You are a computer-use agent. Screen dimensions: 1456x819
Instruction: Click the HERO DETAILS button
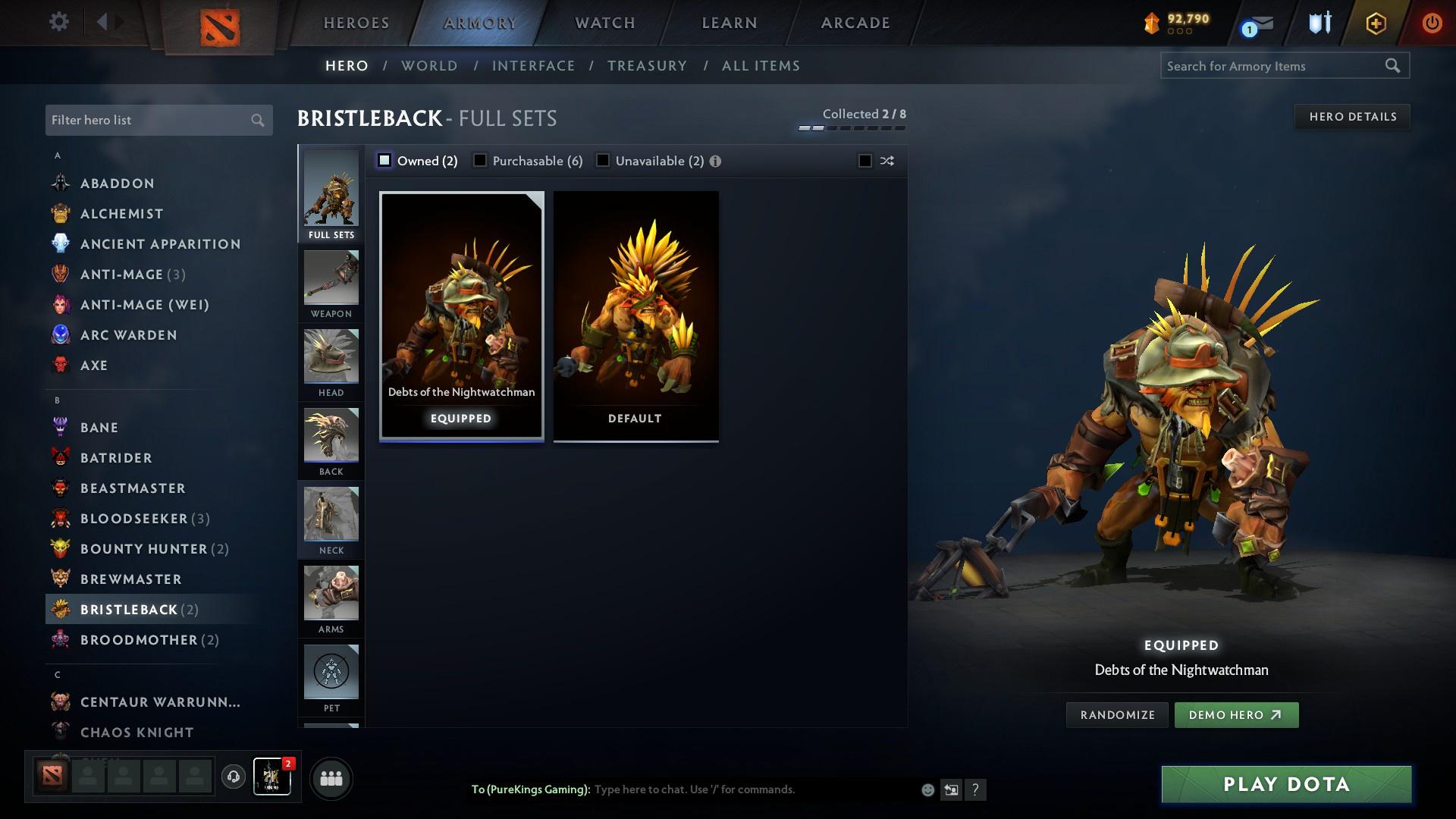tap(1353, 116)
